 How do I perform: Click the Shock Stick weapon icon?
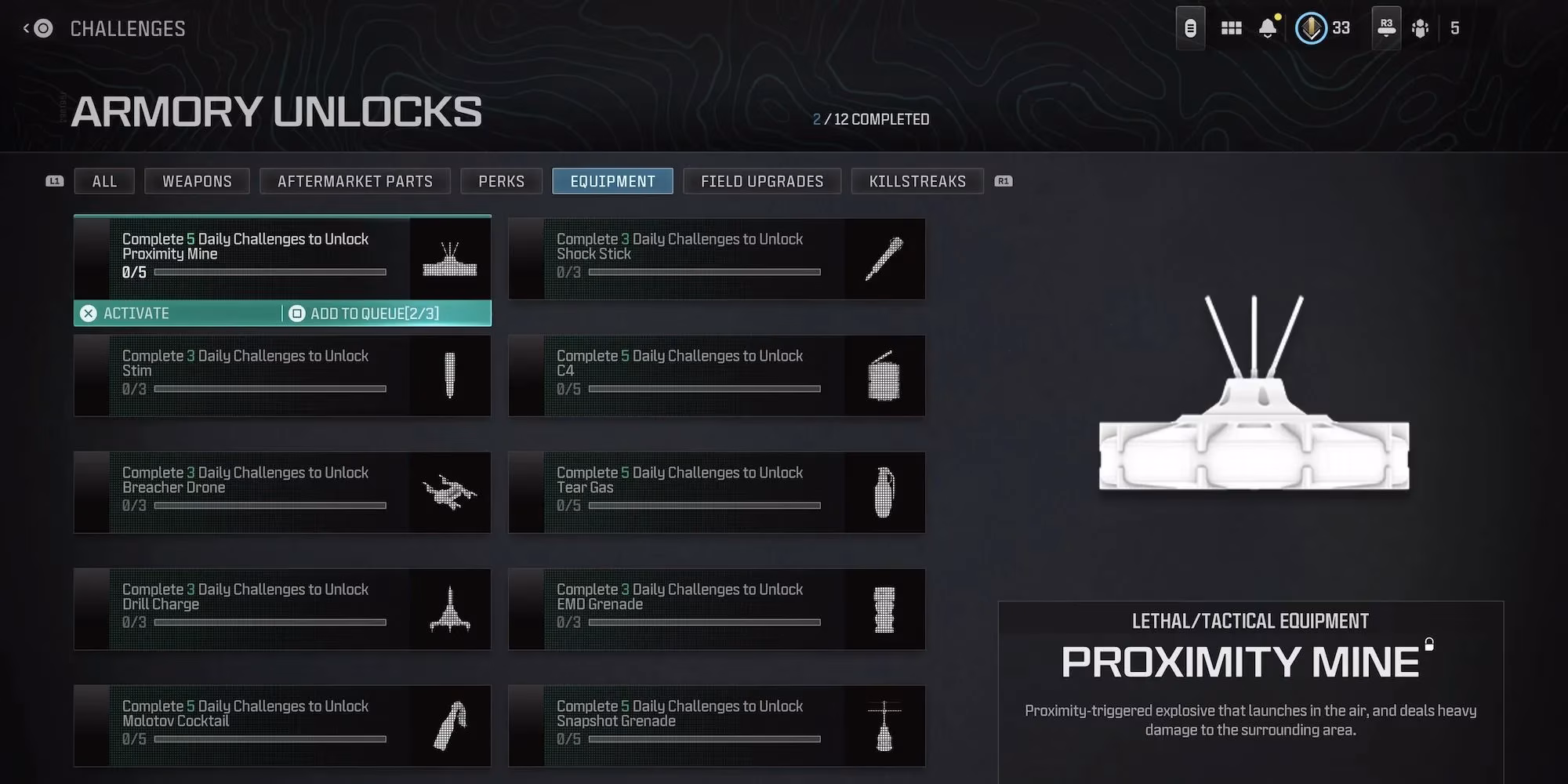(884, 260)
